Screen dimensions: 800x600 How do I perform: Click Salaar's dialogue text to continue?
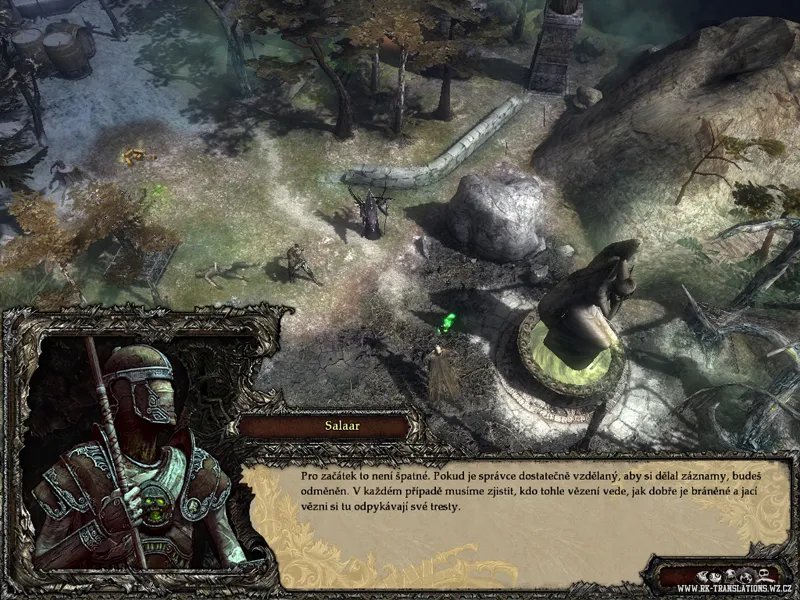[518, 492]
